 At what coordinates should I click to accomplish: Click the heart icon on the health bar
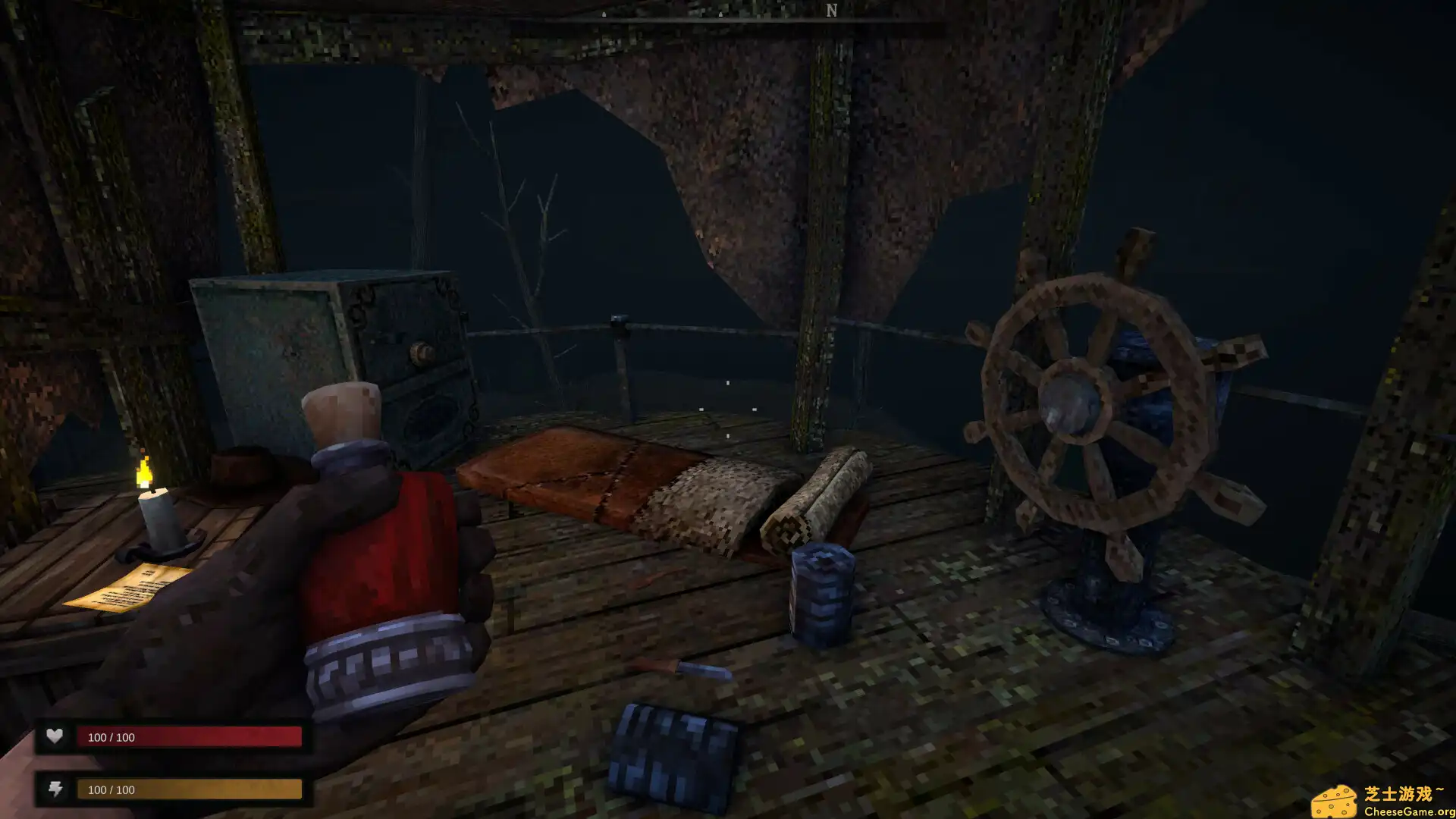(54, 736)
